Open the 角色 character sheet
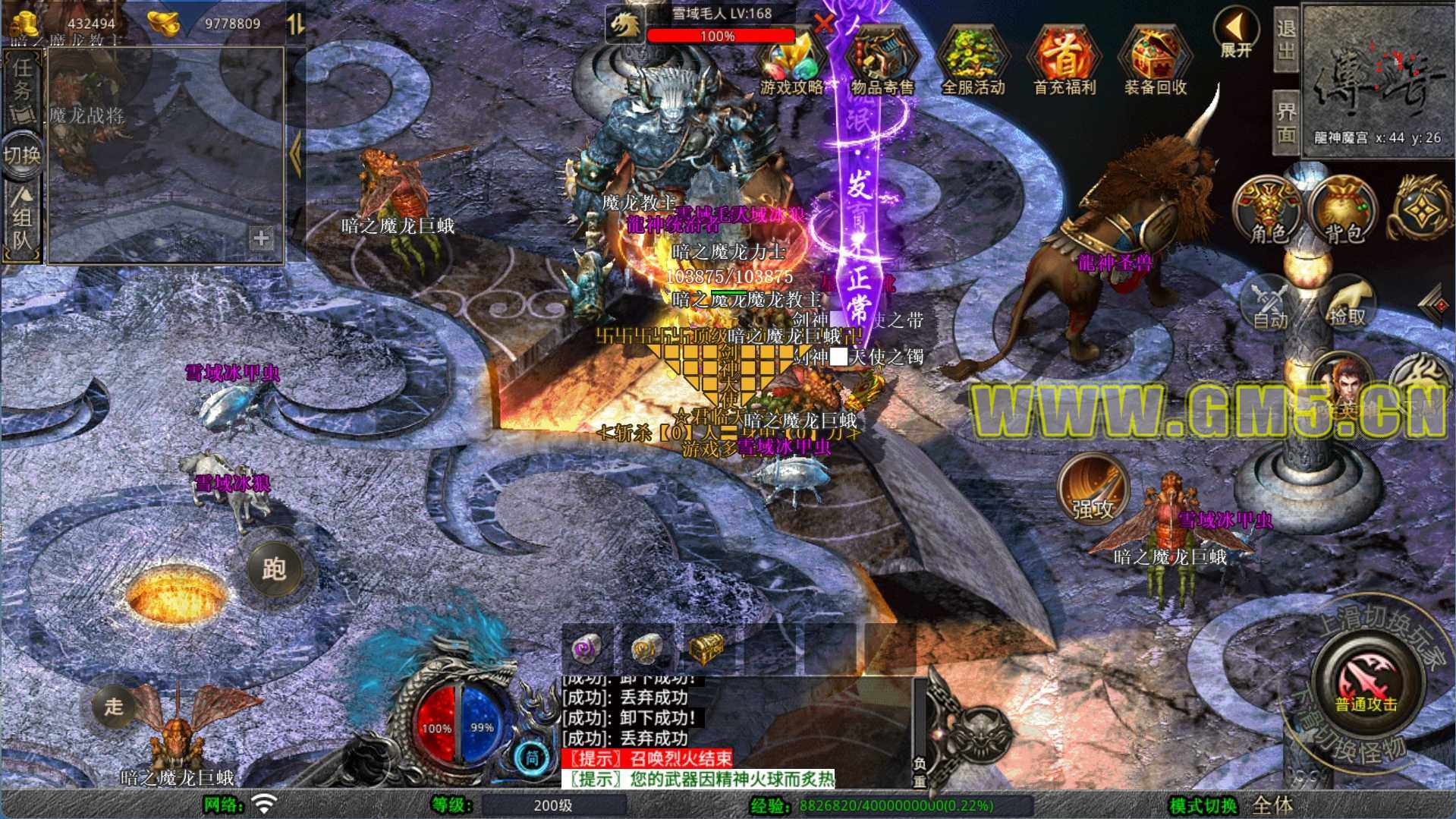 pyautogui.click(x=1268, y=210)
